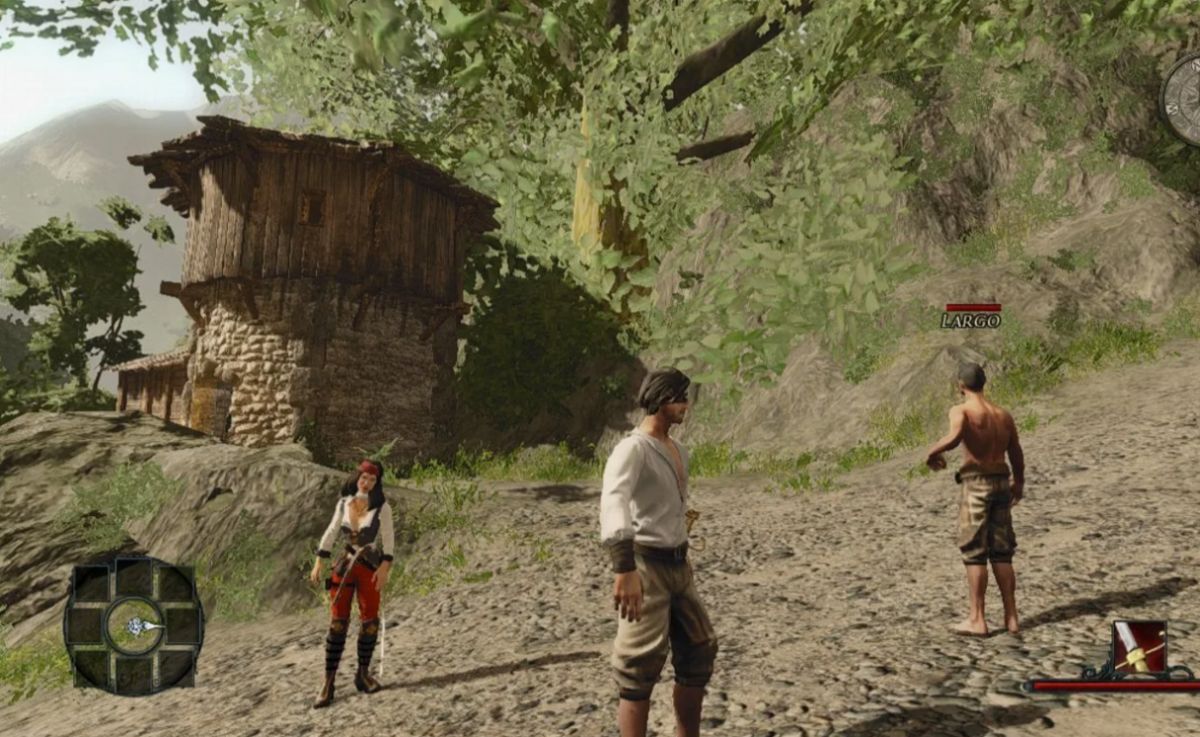Select the equipped sword weapon icon
The width and height of the screenshot is (1200, 737).
click(1140, 646)
